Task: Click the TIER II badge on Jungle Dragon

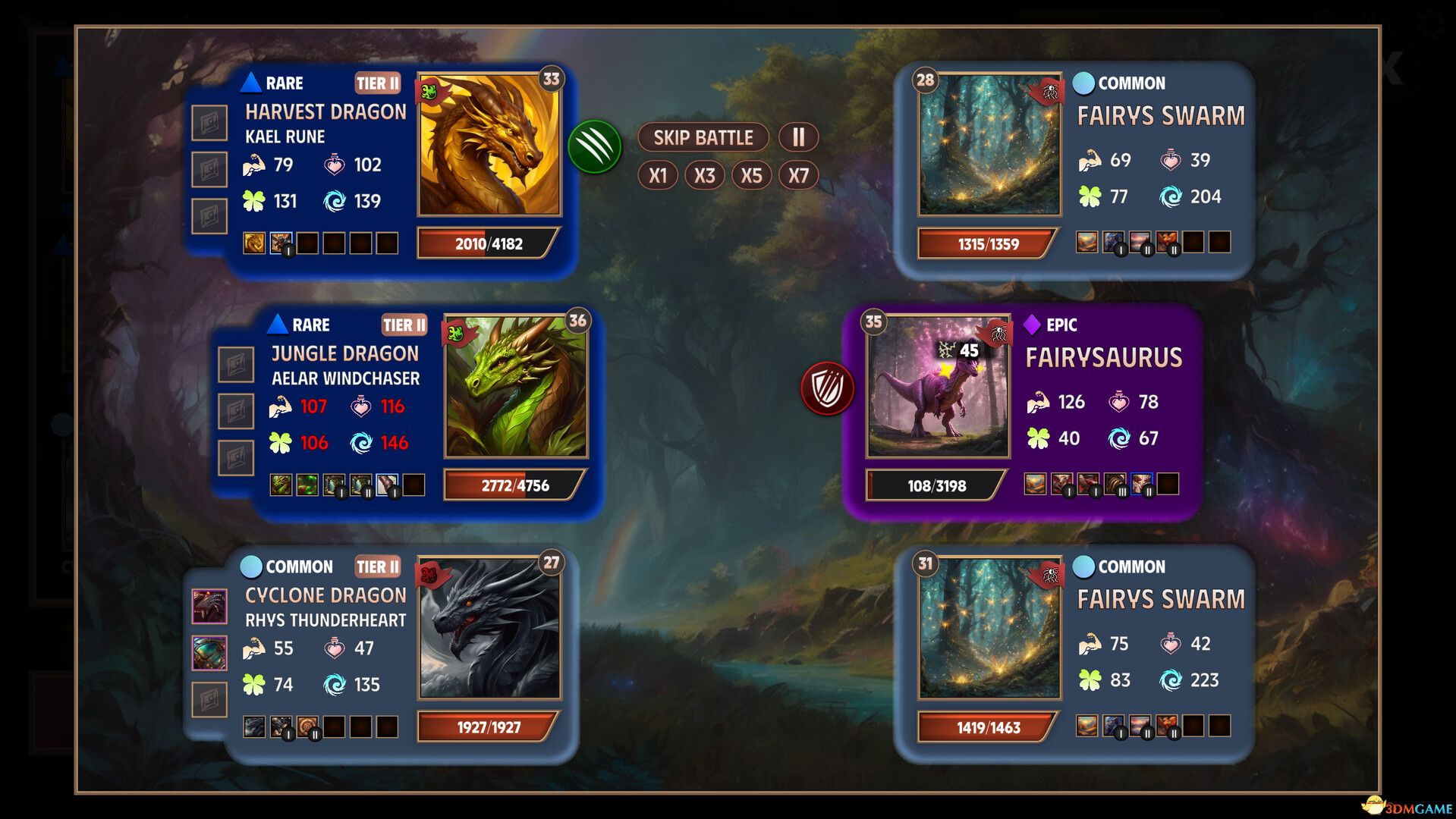Action: [x=406, y=325]
